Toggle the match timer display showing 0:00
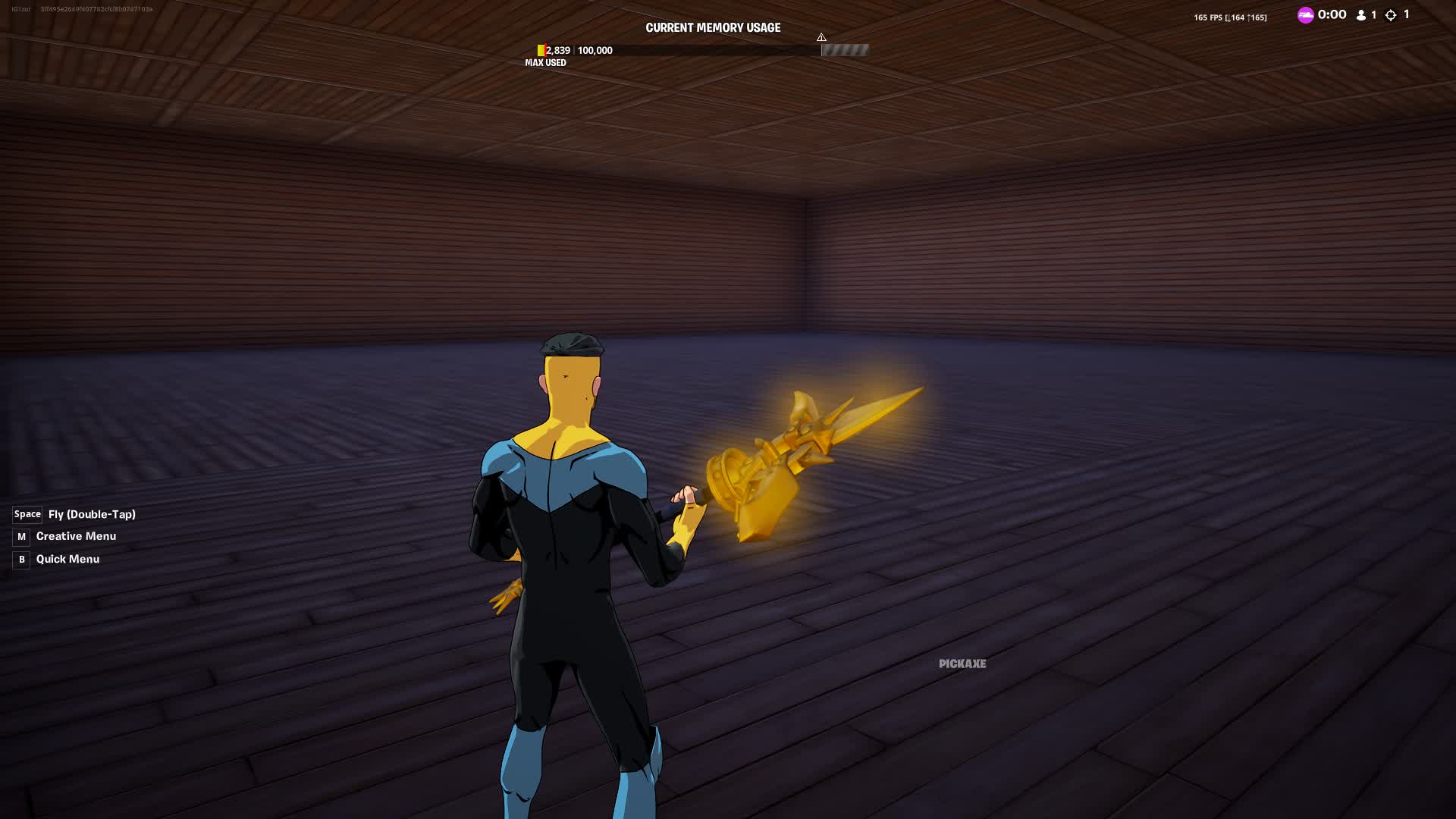The image size is (1456, 819). click(1330, 13)
